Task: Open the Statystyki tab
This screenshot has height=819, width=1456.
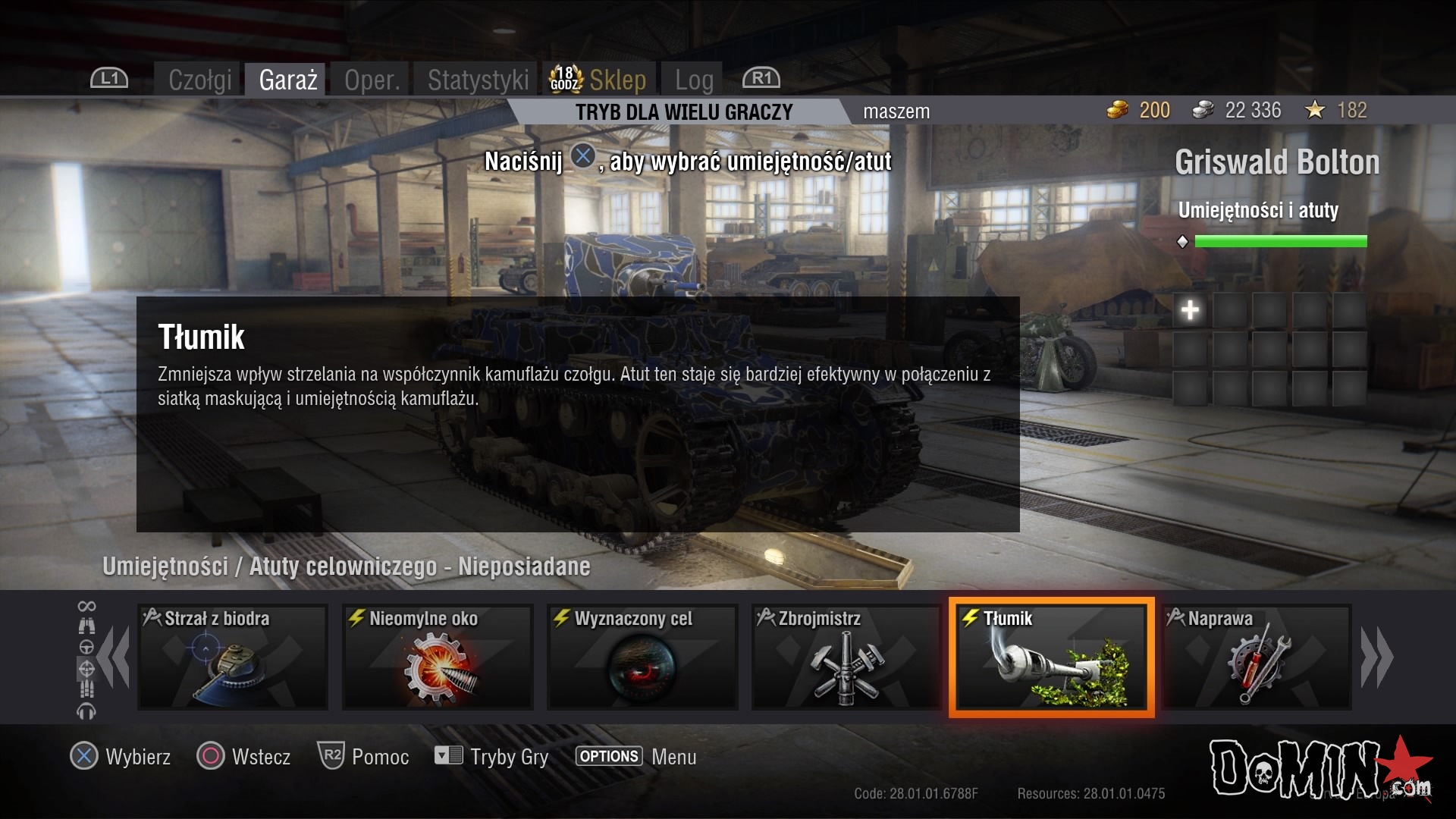Action: [478, 80]
